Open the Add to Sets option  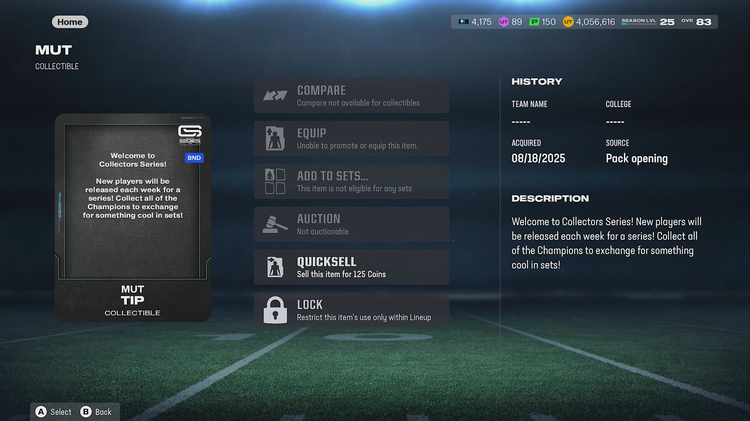[351, 181]
